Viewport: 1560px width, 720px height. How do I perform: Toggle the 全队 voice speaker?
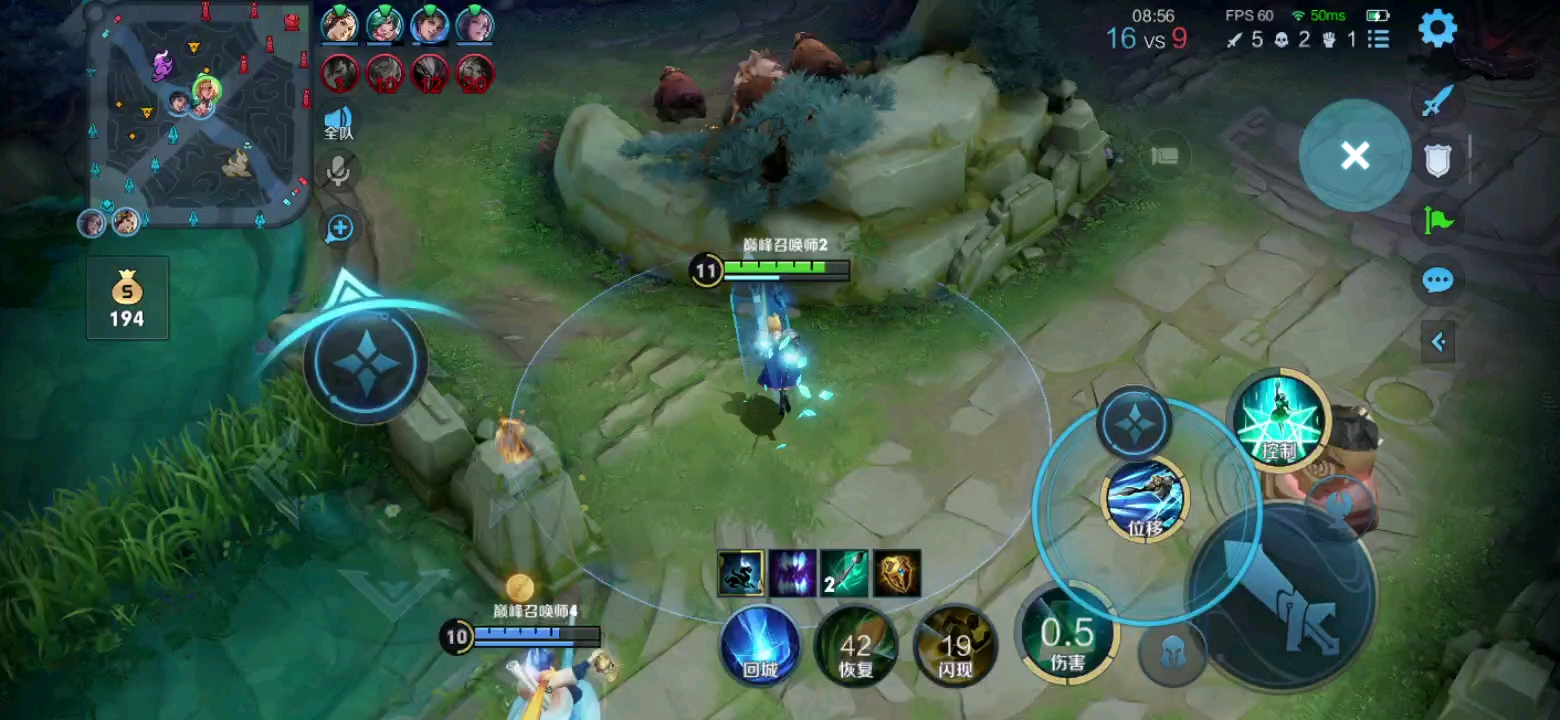[x=339, y=123]
